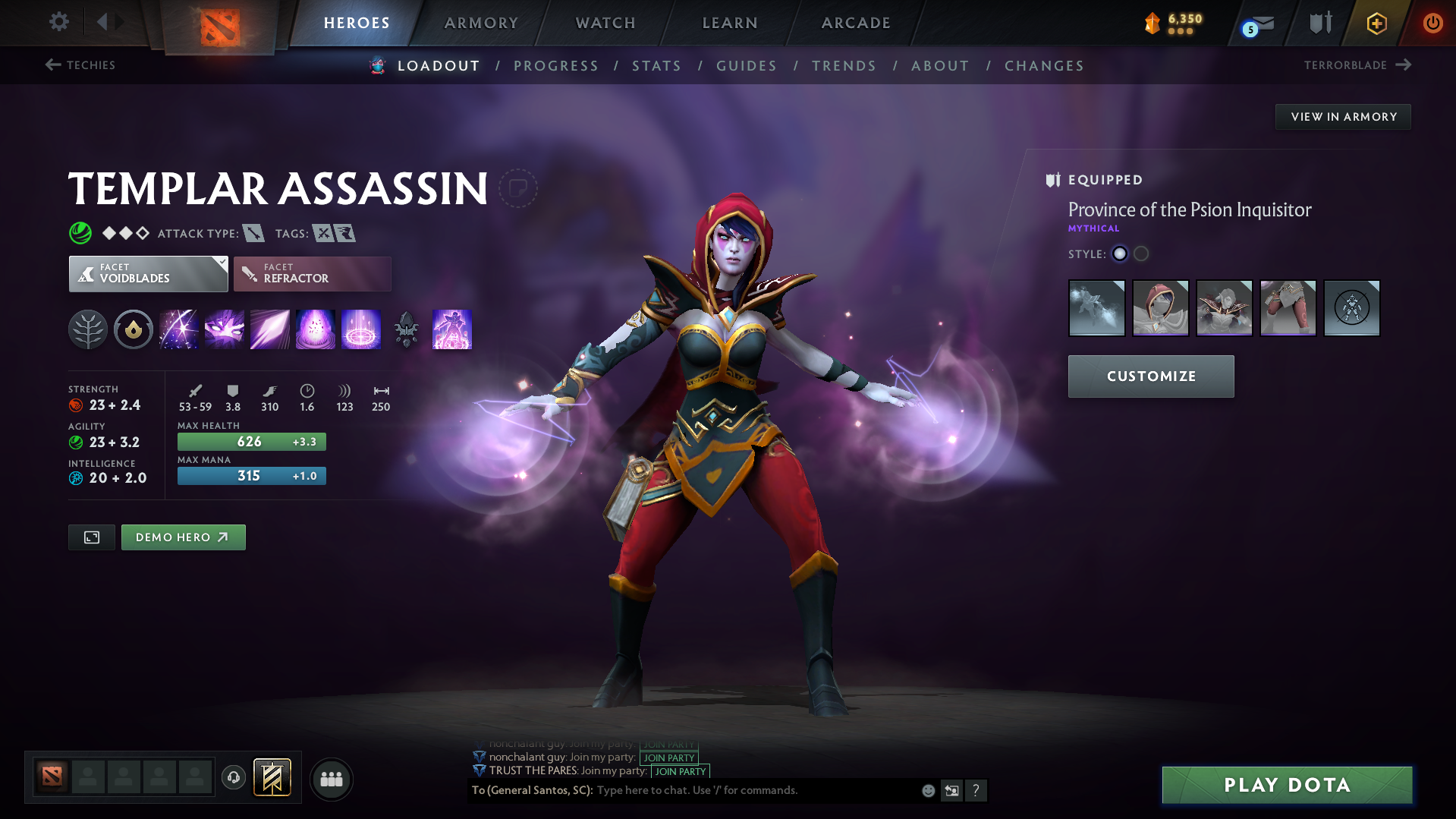Open the Armory menu

tap(480, 23)
